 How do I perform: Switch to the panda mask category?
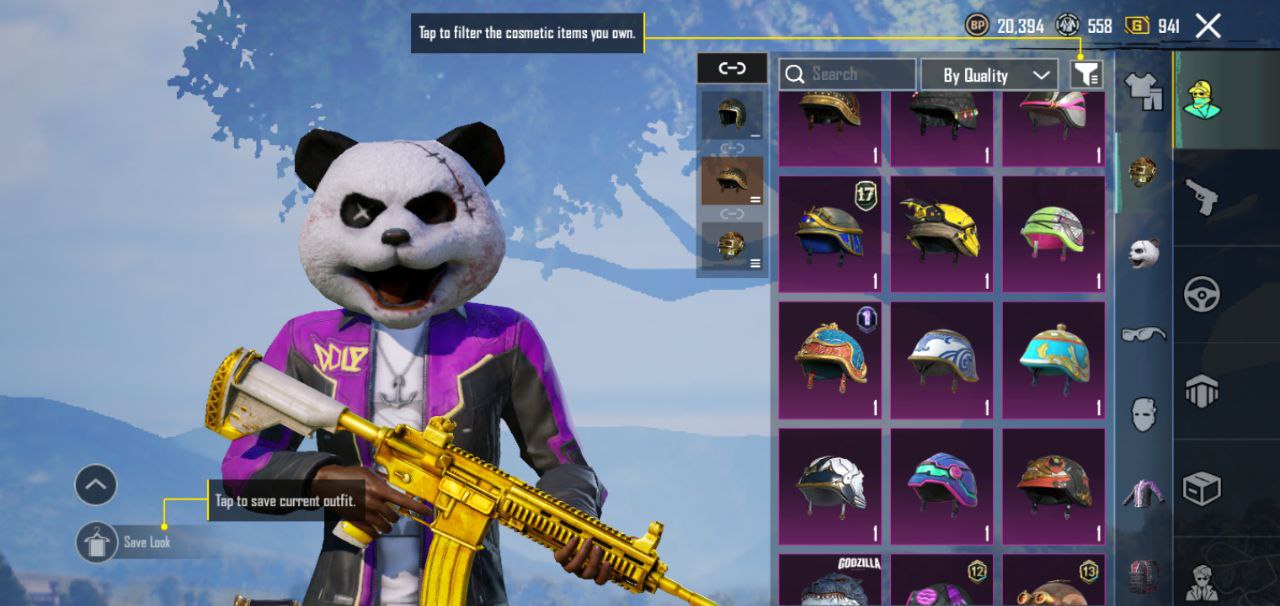1143,252
